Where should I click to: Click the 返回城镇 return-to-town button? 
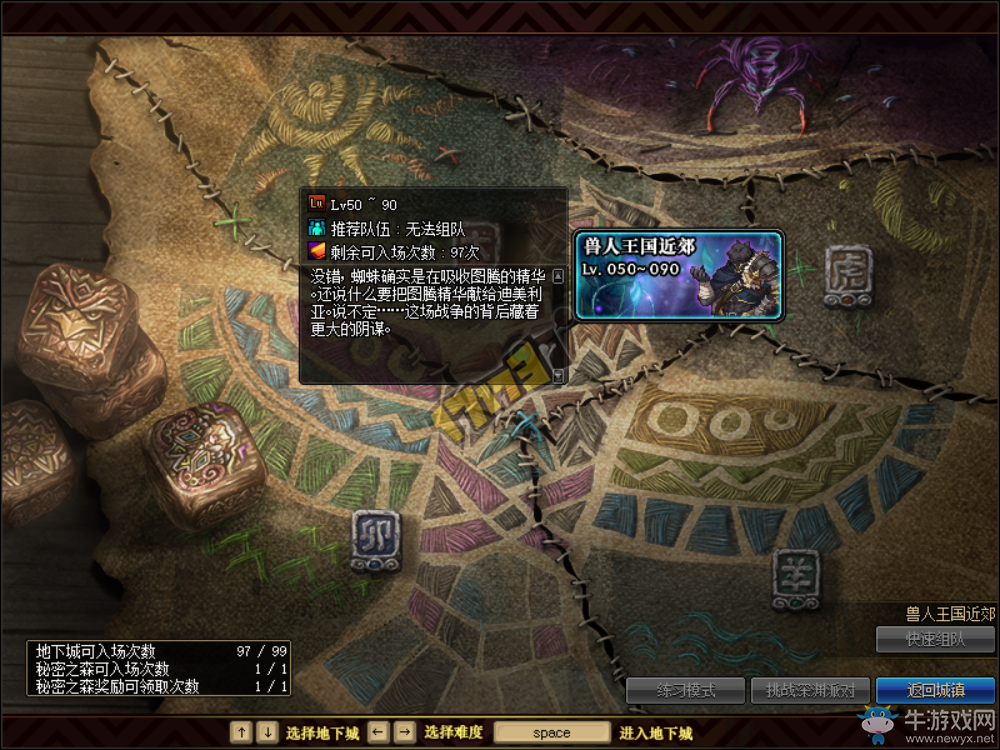[x=935, y=690]
